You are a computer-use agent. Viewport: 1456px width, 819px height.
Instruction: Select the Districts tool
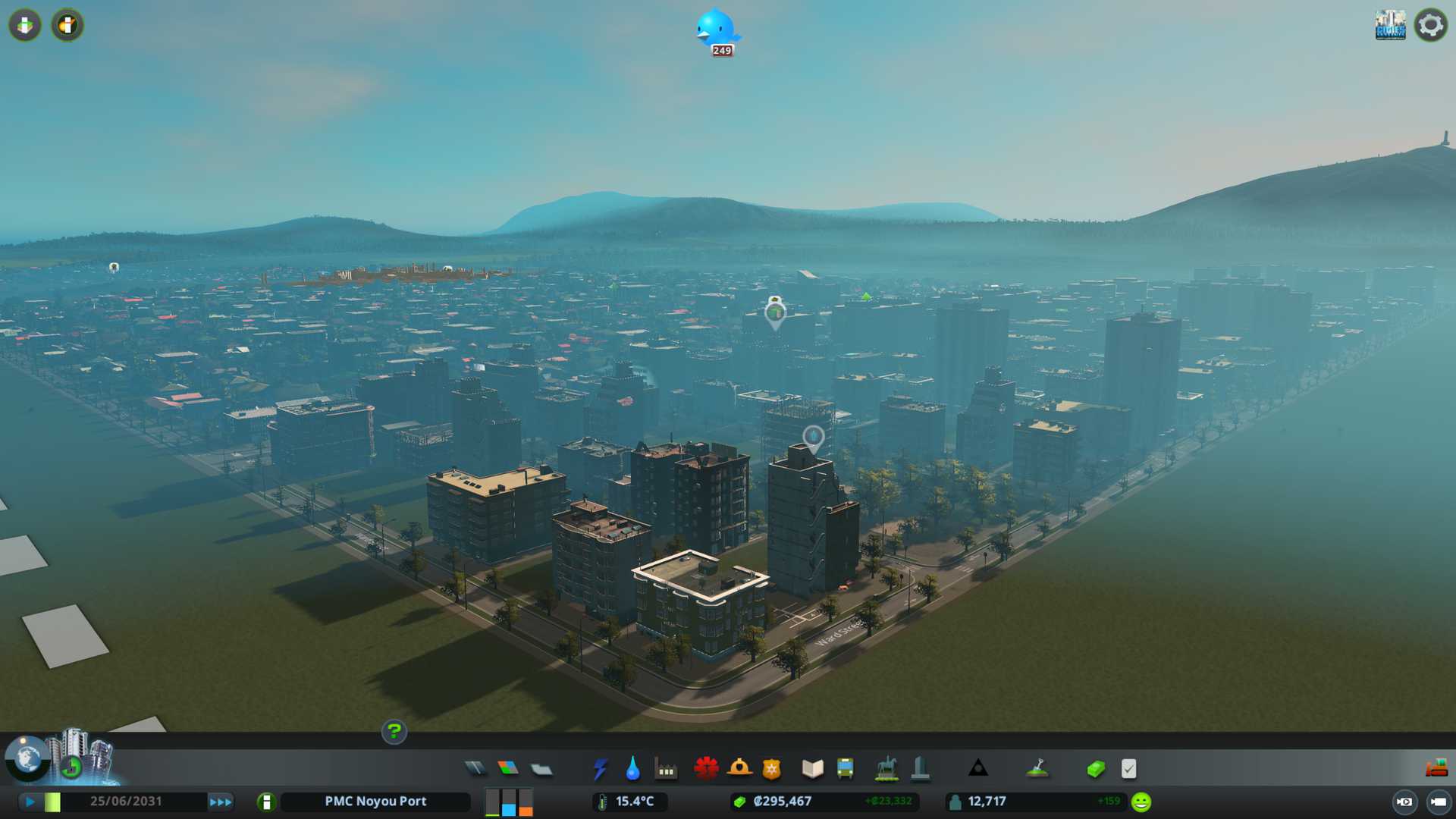coord(541,769)
